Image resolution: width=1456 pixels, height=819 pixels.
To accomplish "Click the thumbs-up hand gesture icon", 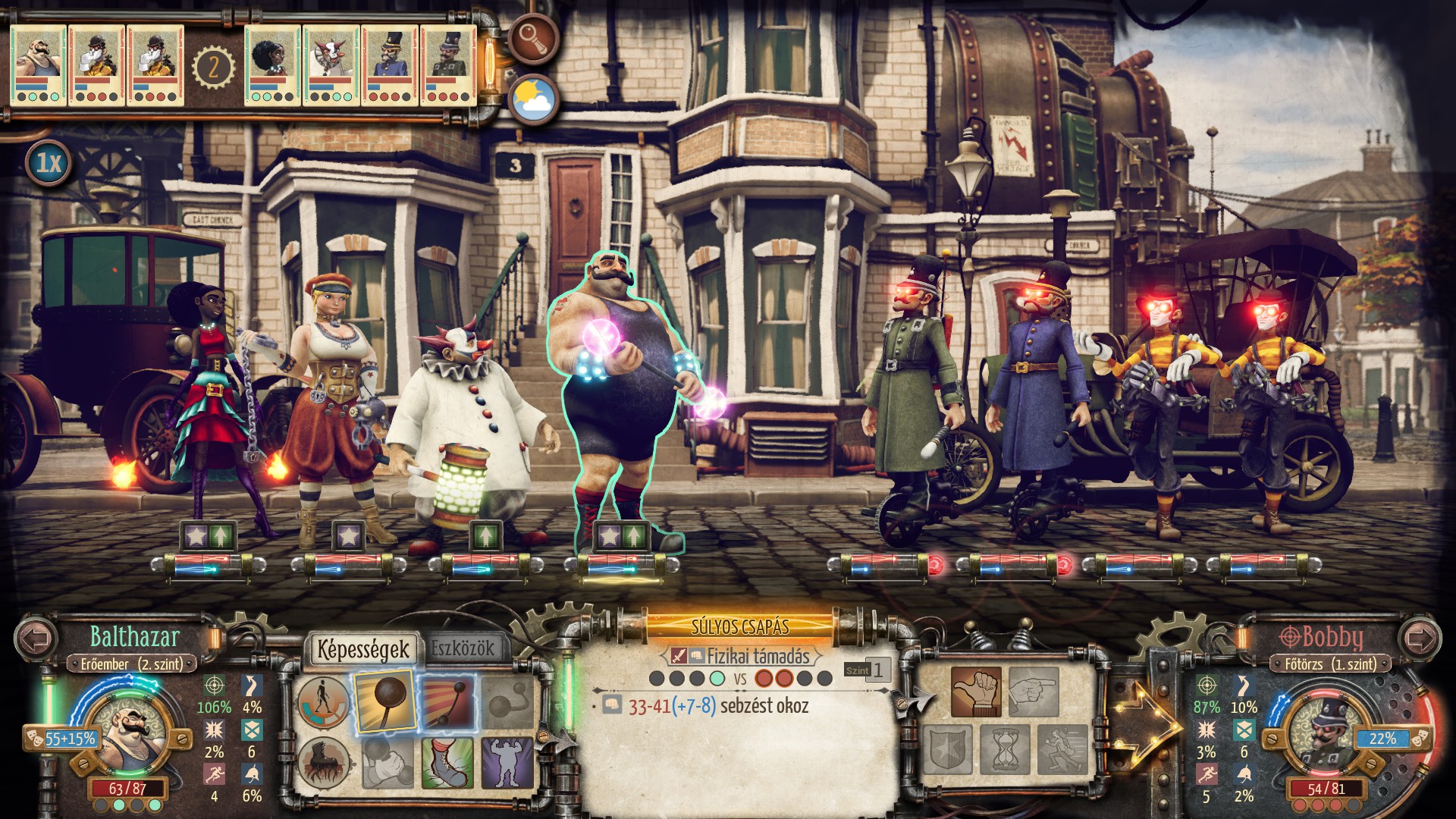I will point(977,692).
